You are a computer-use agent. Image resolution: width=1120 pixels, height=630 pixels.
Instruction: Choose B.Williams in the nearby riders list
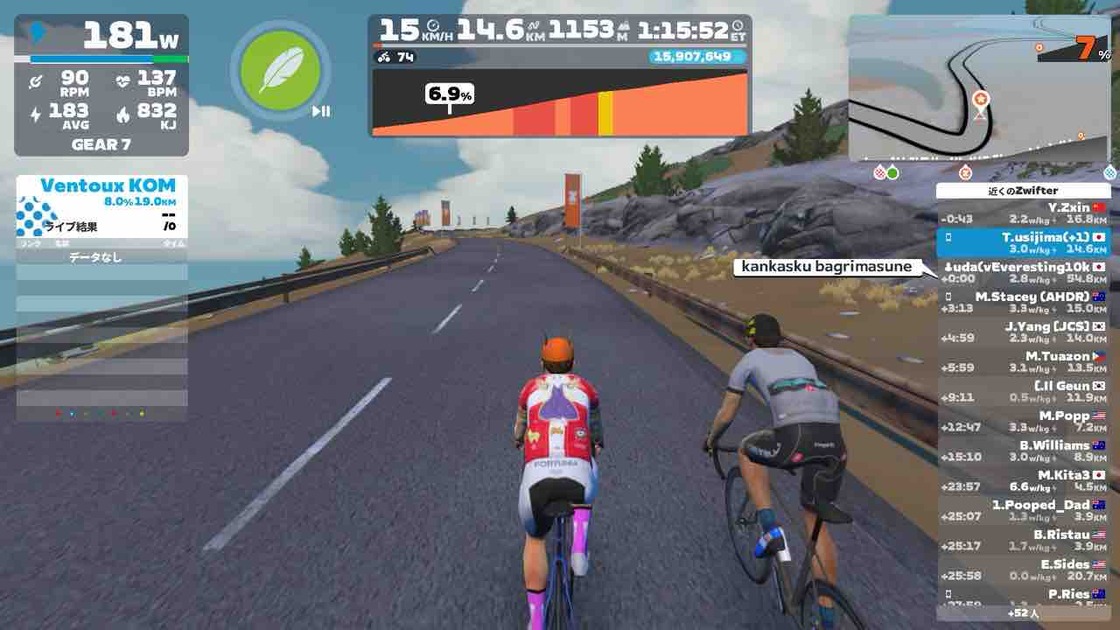coord(1024,451)
